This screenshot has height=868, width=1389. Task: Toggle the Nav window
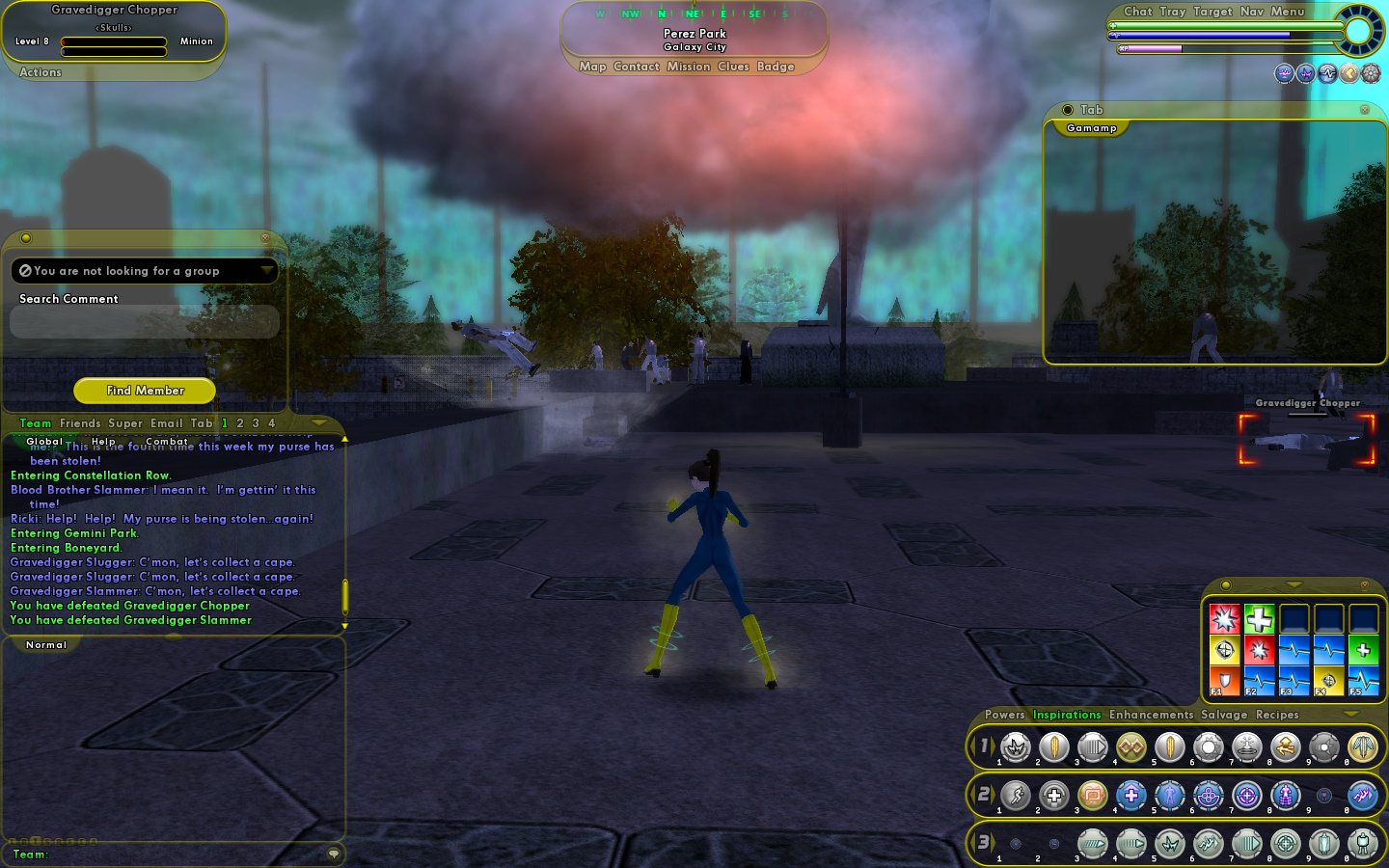point(1251,12)
